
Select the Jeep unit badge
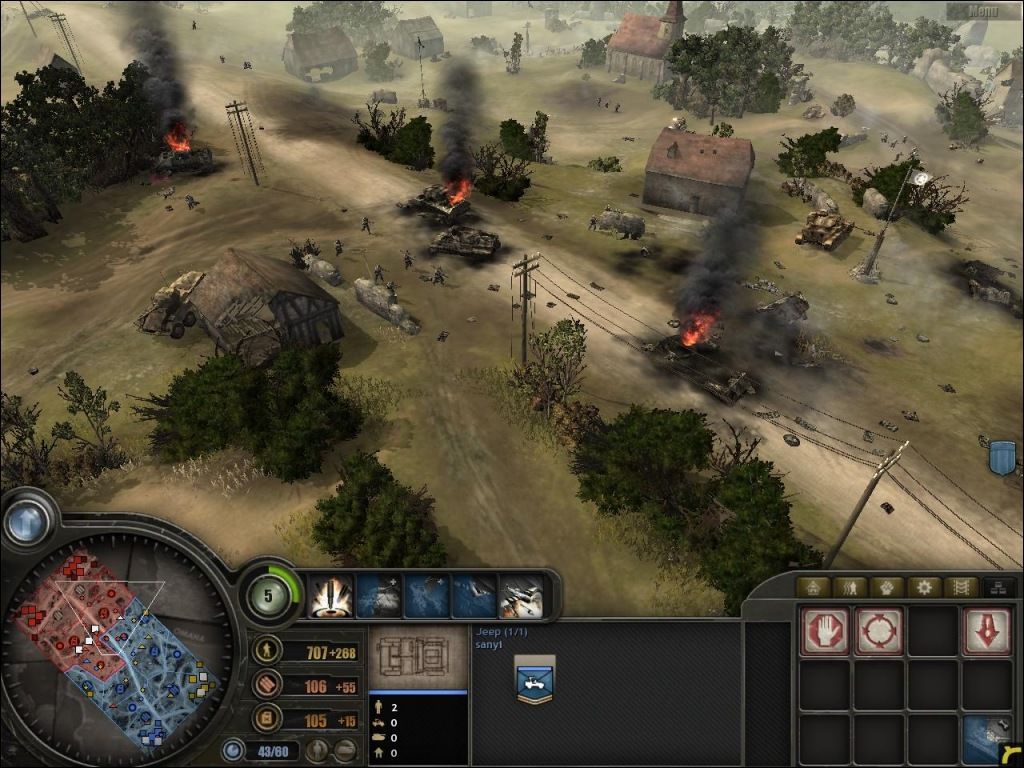535,679
